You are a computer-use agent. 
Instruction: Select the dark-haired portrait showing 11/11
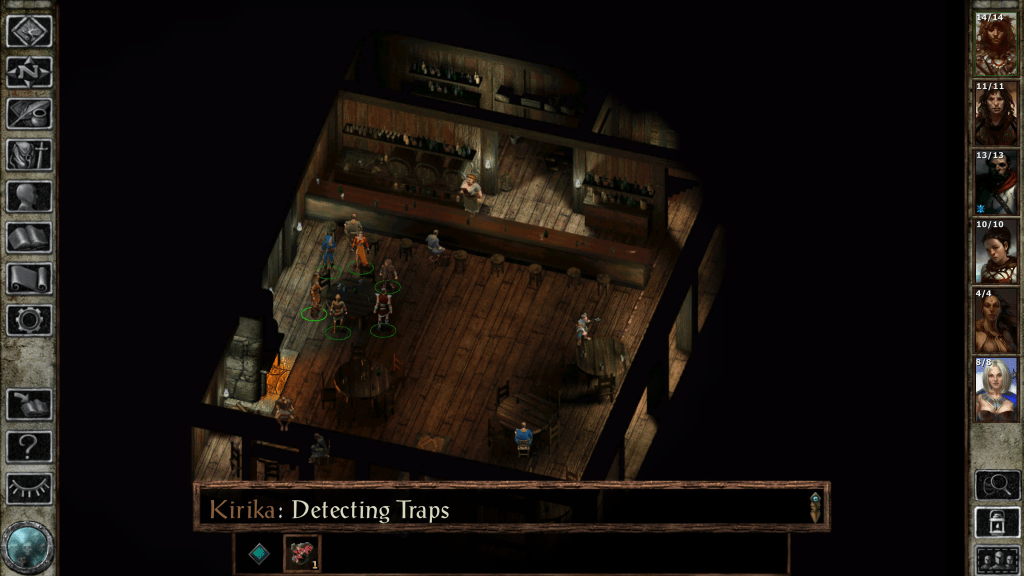pos(996,112)
